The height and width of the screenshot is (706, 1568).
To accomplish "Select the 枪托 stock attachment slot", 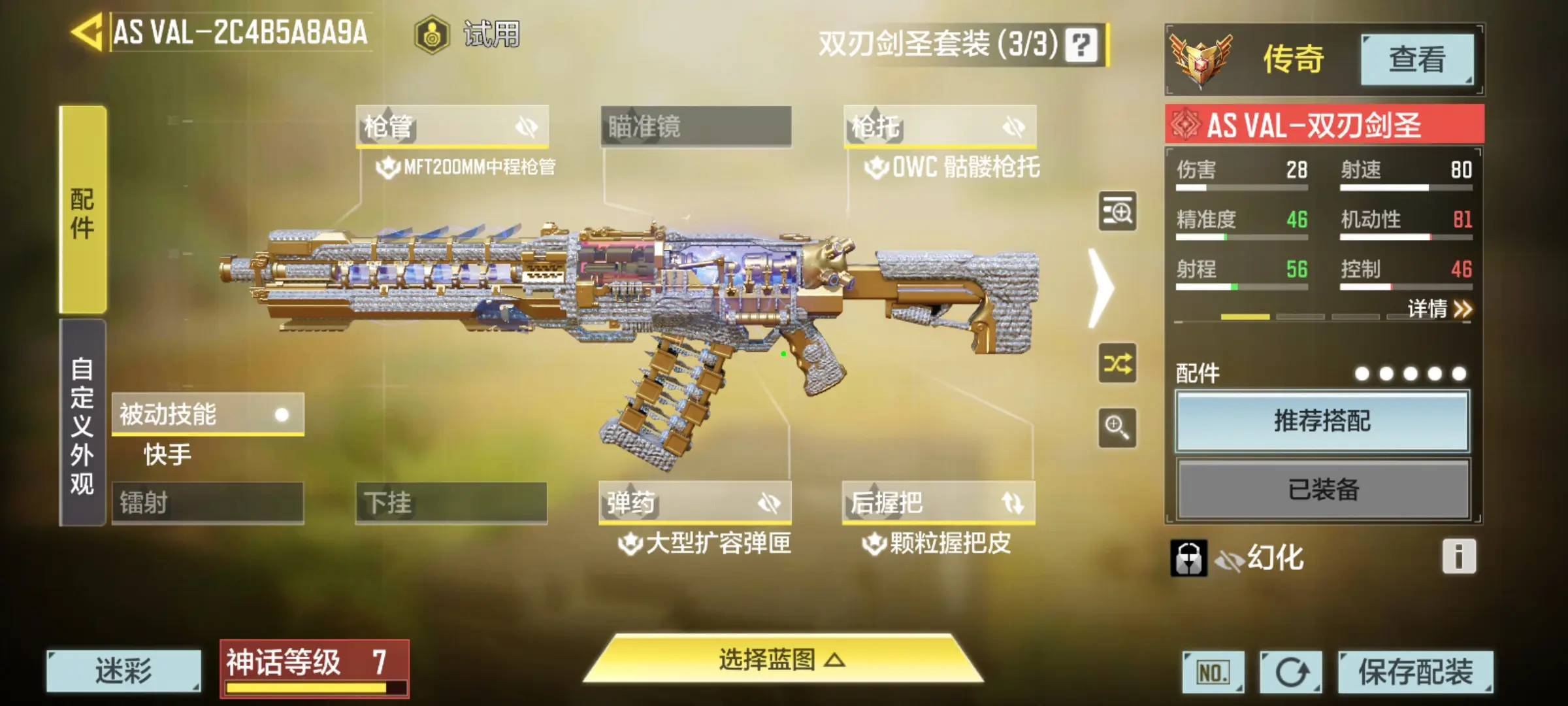I will pyautogui.click(x=939, y=126).
